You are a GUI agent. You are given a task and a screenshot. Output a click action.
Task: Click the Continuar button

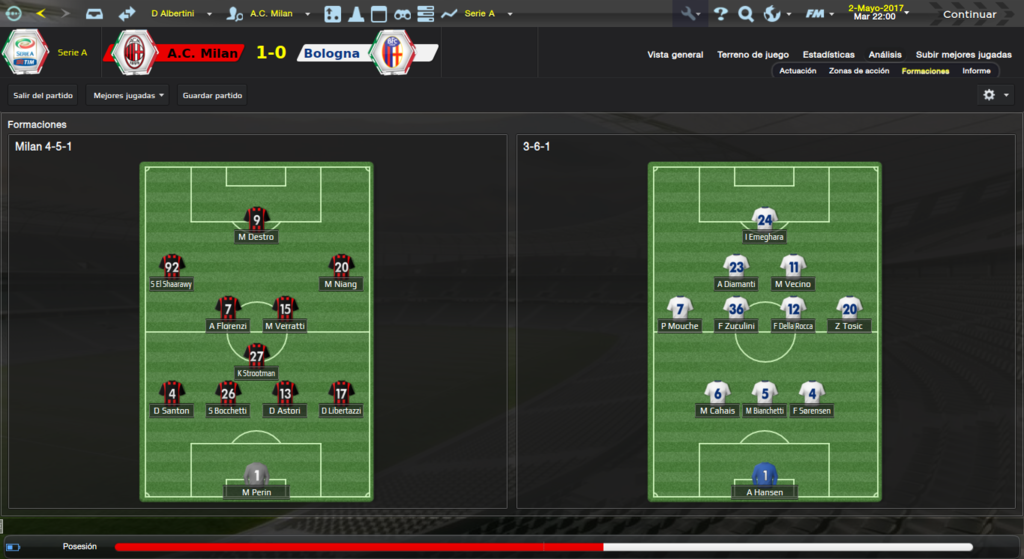click(x=969, y=14)
